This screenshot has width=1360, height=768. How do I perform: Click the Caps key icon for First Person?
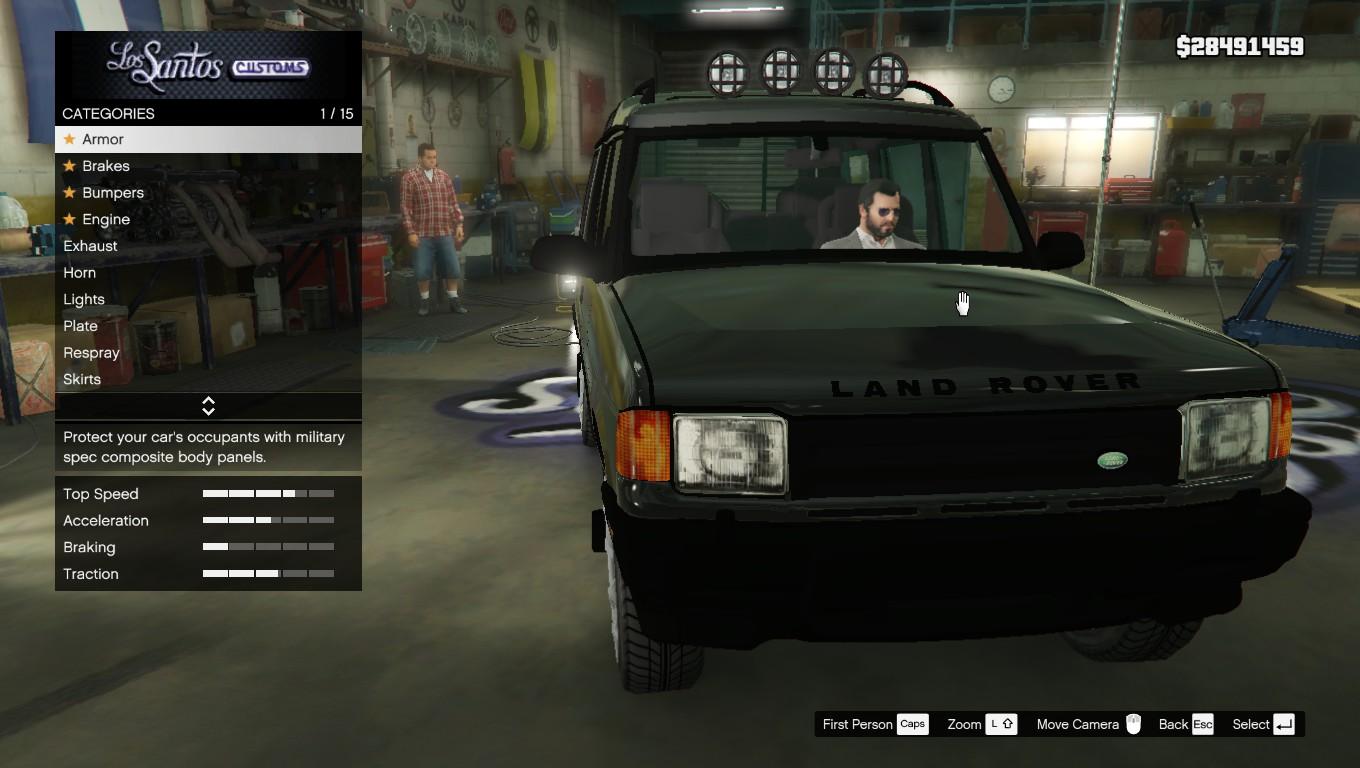coord(912,724)
